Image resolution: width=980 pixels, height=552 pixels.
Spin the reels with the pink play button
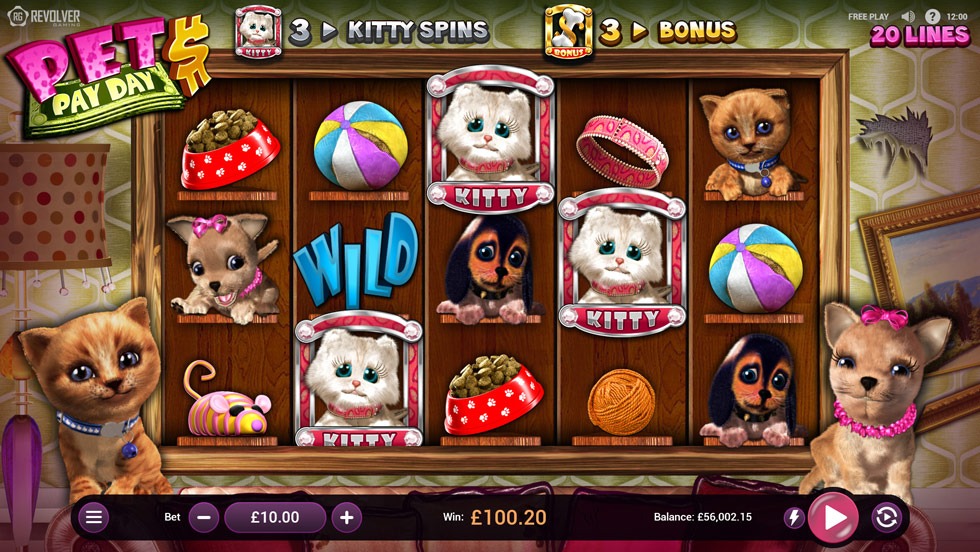(833, 517)
